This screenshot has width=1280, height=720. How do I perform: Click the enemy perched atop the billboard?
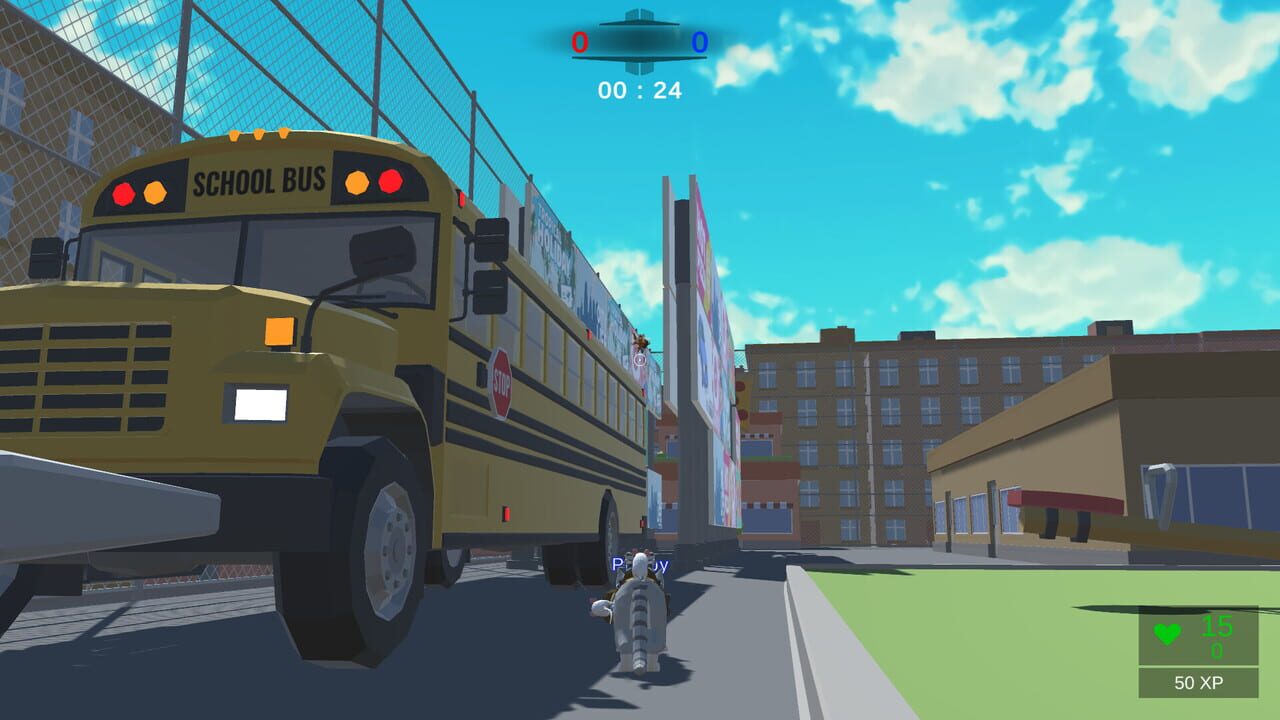pos(641,342)
